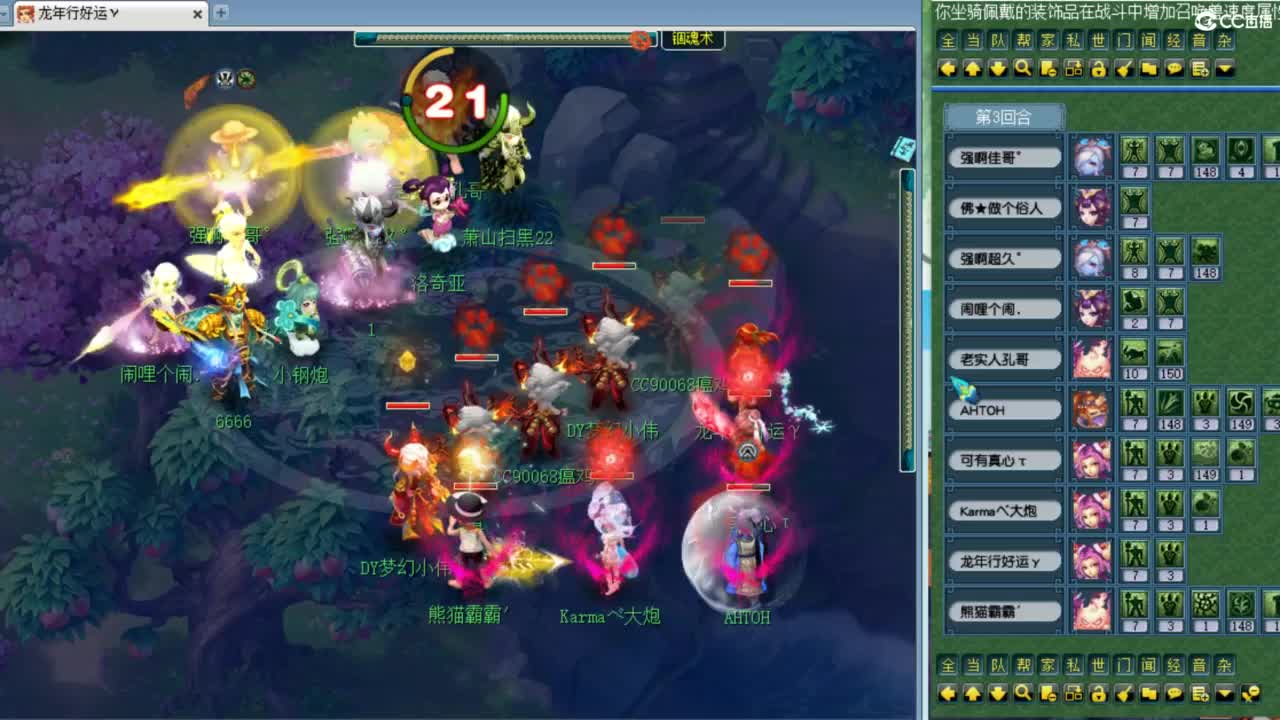Viewport: 1280px width, 720px height.
Task: Click the add-to-list icon in chat toolbar
Action: point(1198,68)
